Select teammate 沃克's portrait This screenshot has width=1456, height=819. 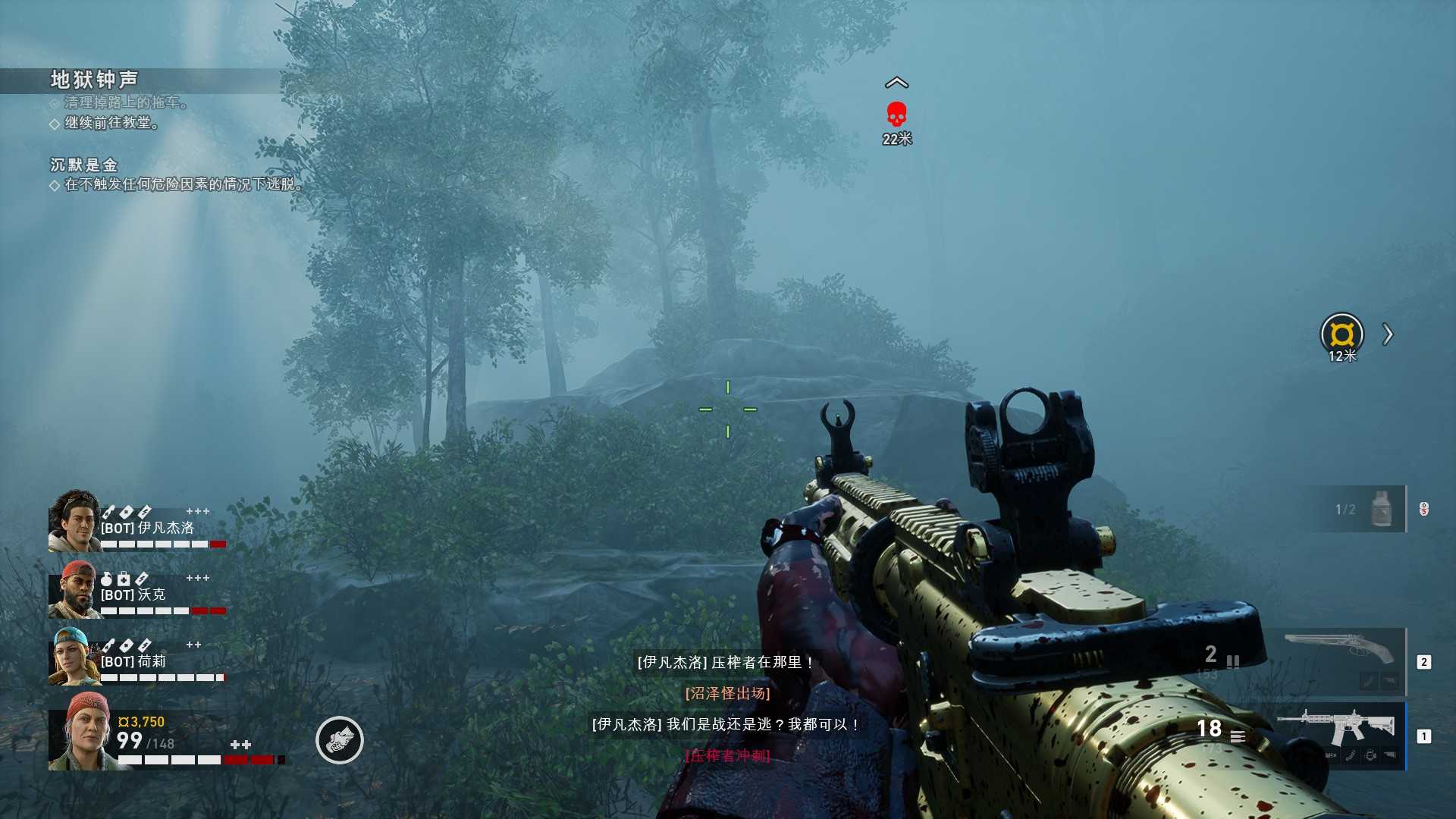click(x=74, y=591)
